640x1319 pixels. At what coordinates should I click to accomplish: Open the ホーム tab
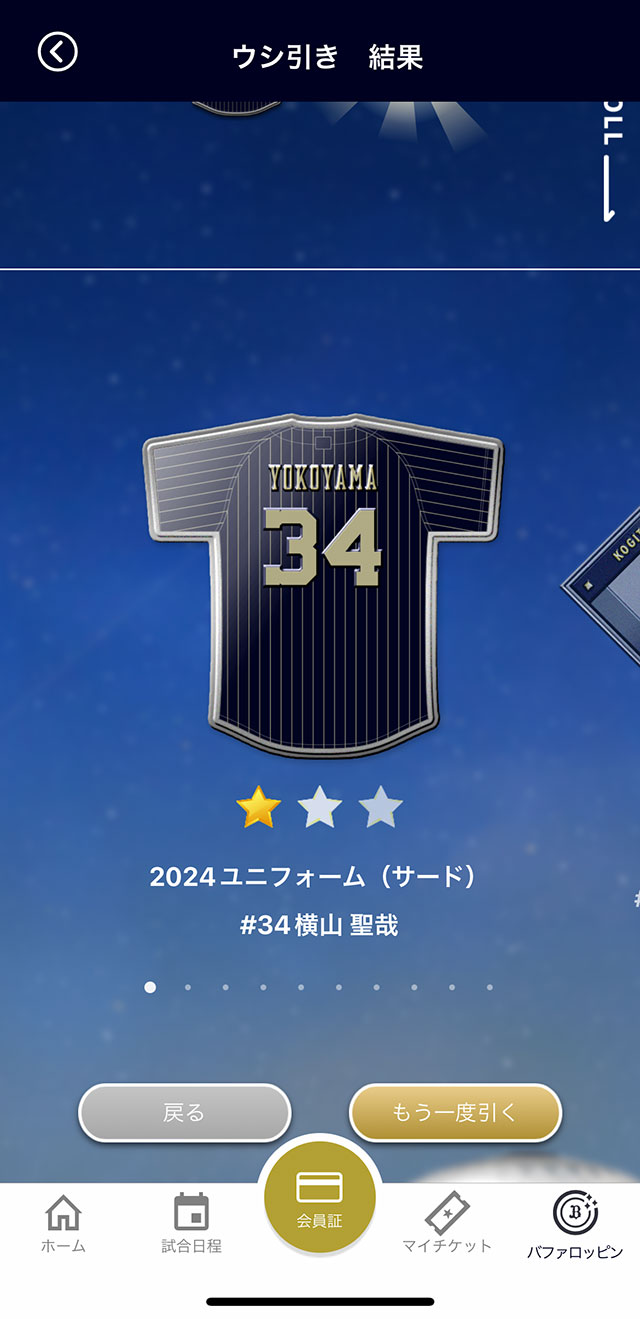click(x=63, y=1223)
